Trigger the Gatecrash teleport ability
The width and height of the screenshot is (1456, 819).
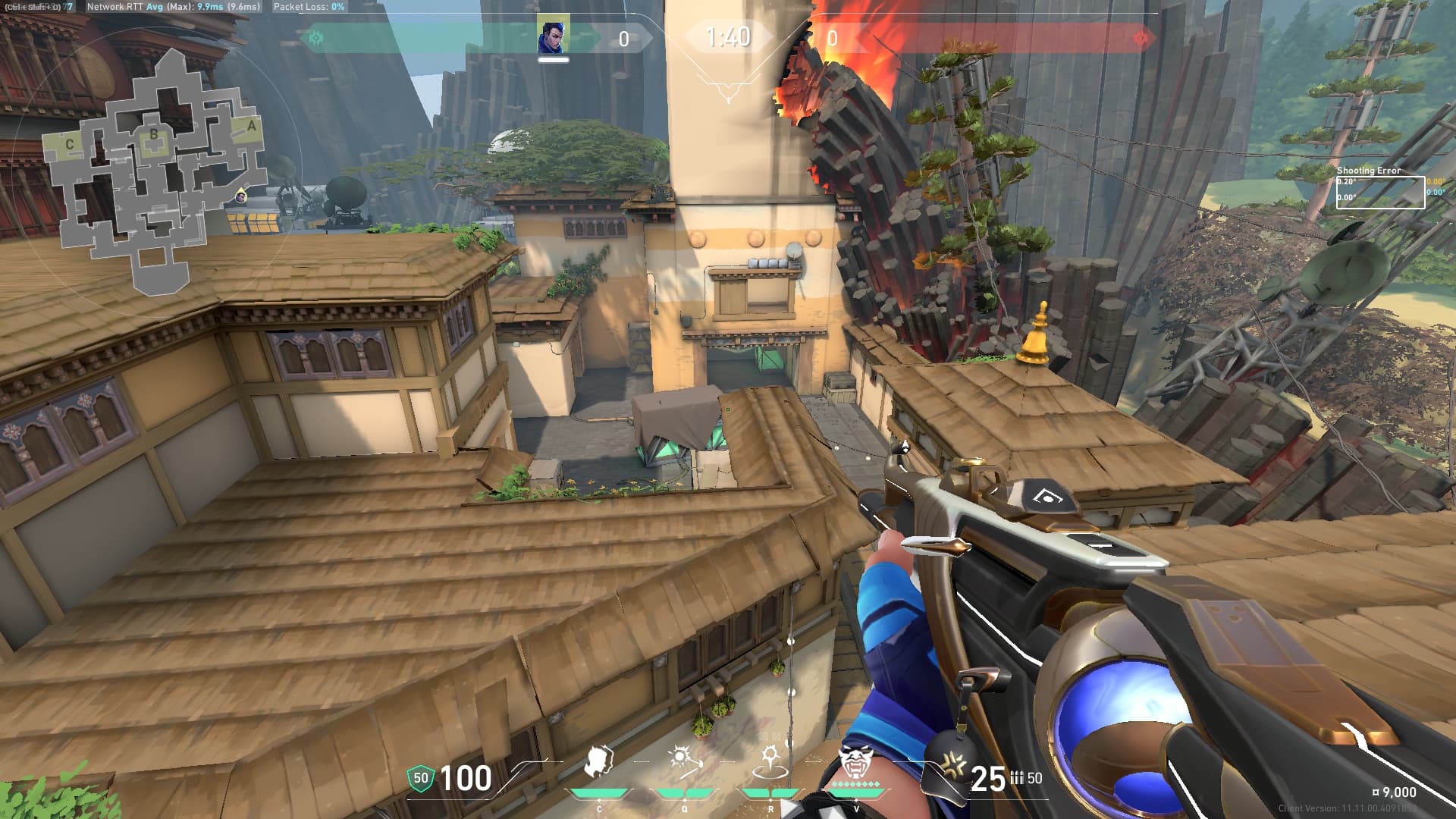coord(770,763)
